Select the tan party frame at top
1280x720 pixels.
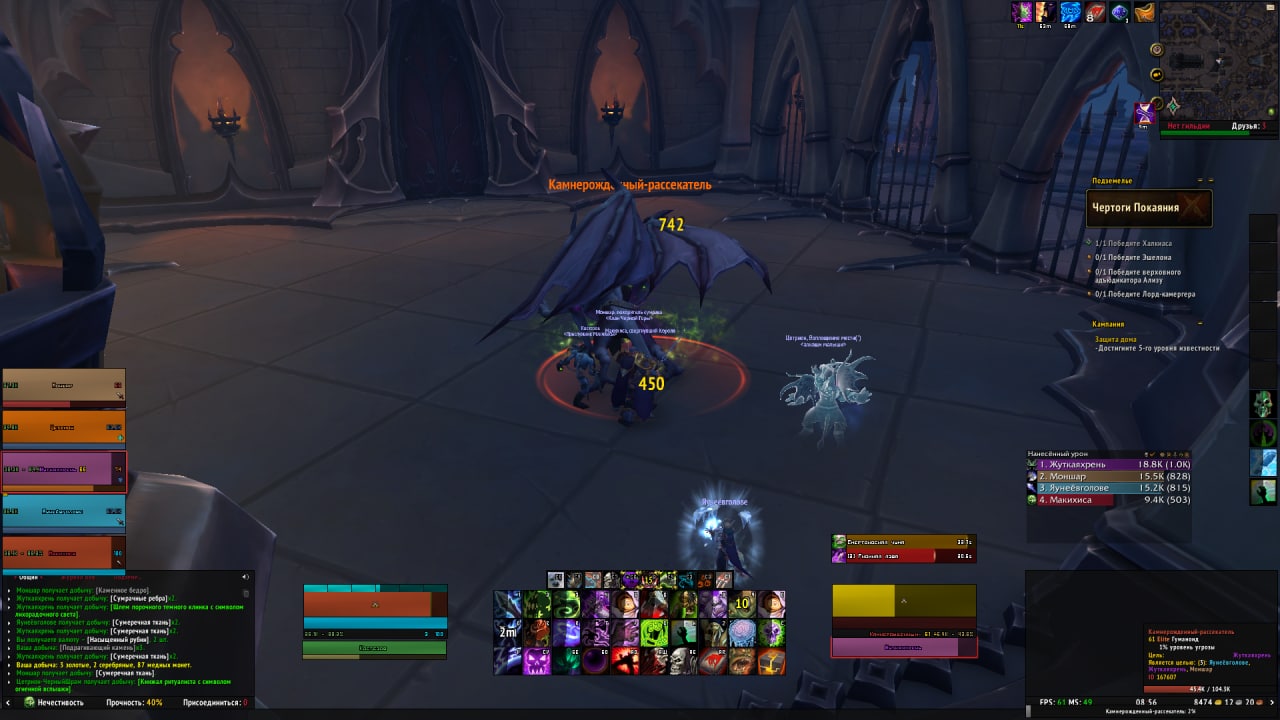[x=63, y=386]
